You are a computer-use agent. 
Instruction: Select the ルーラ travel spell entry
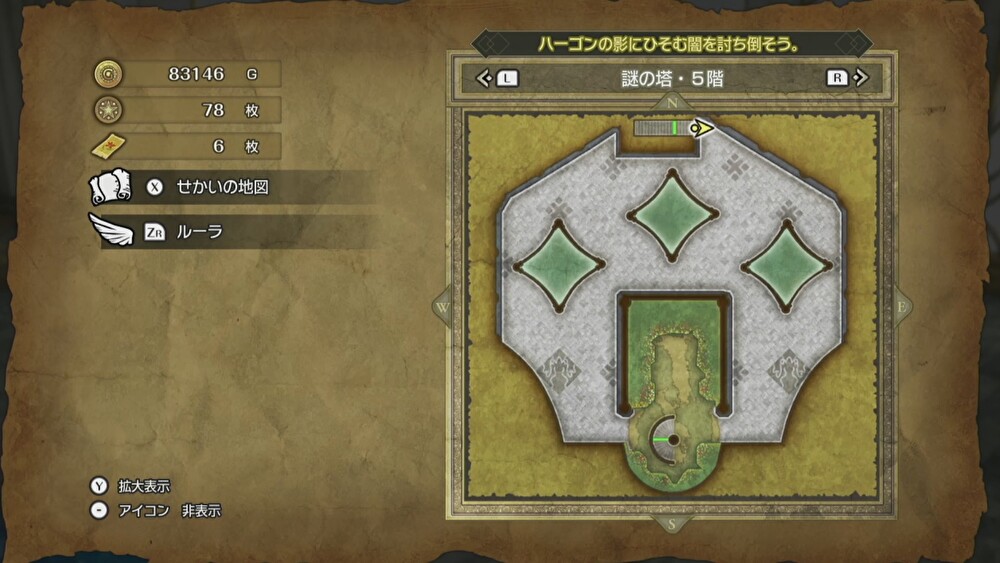200,232
